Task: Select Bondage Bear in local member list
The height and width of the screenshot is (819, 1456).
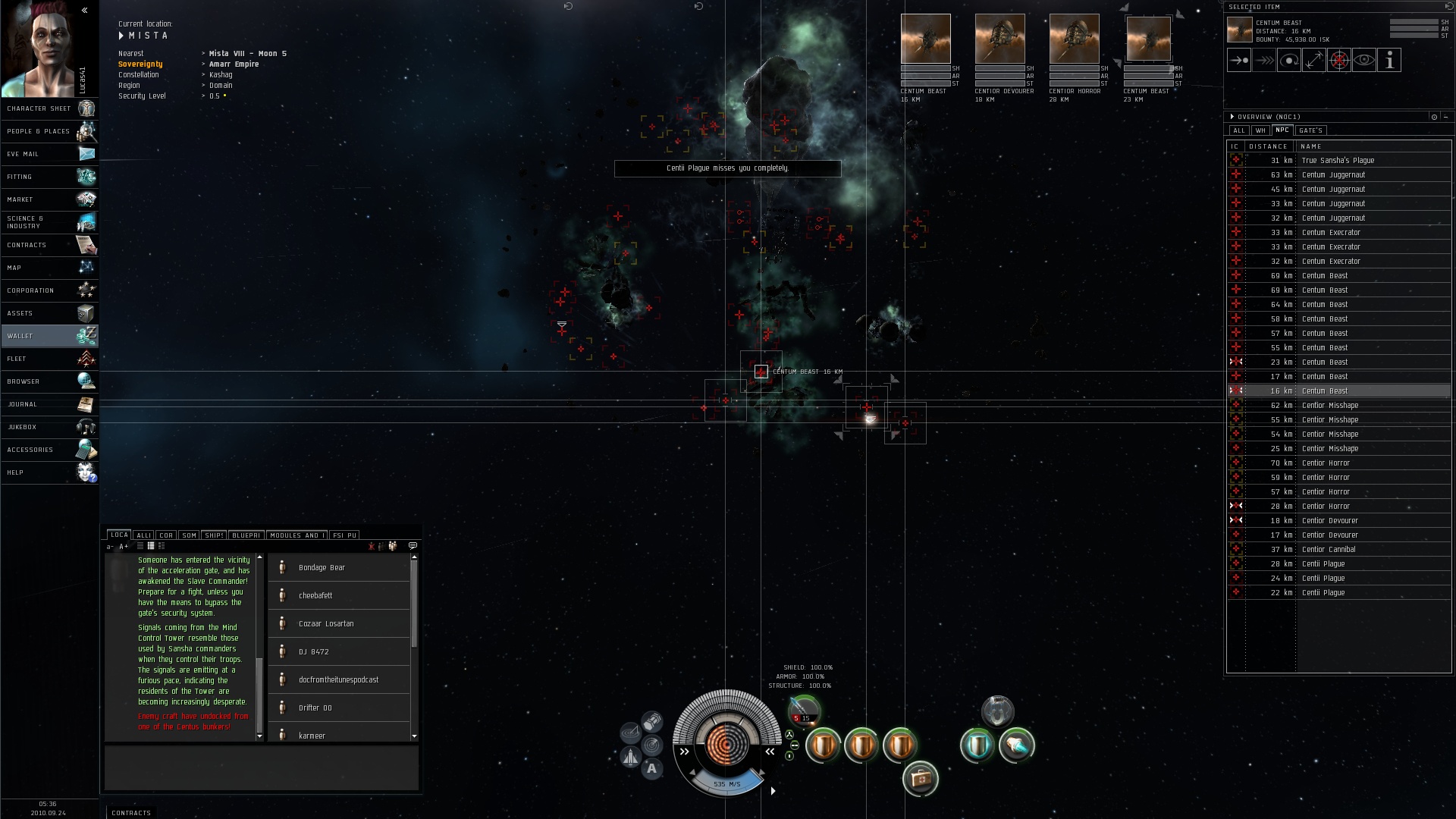Action: pos(322,568)
